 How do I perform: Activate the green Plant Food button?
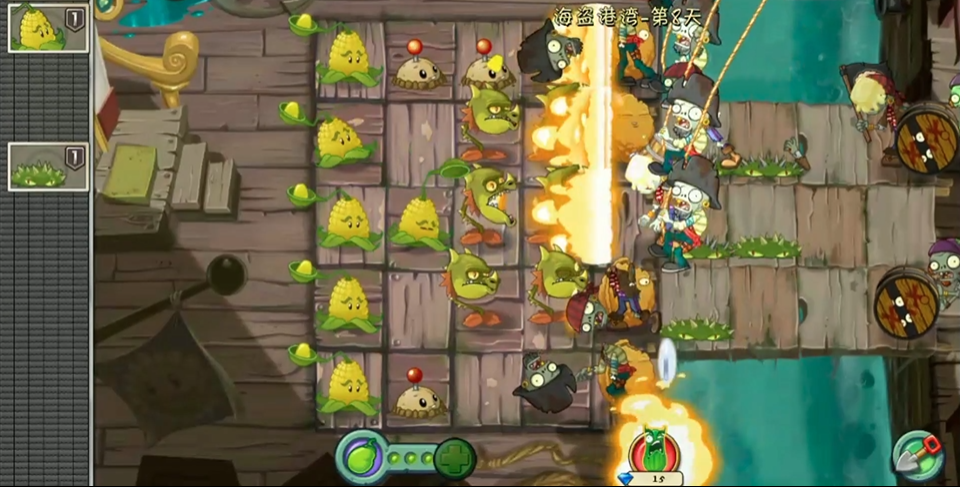(x=360, y=458)
